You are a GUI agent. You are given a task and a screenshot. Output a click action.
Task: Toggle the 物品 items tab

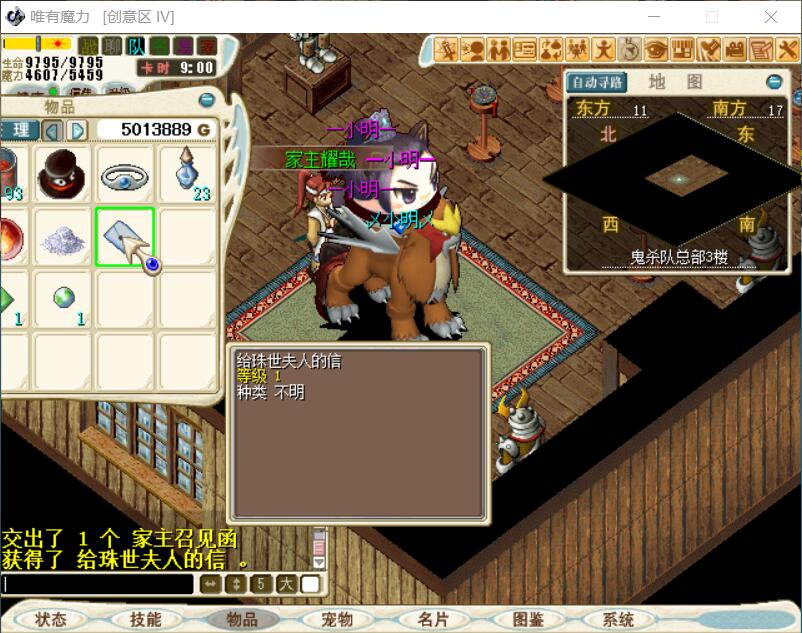click(x=242, y=619)
